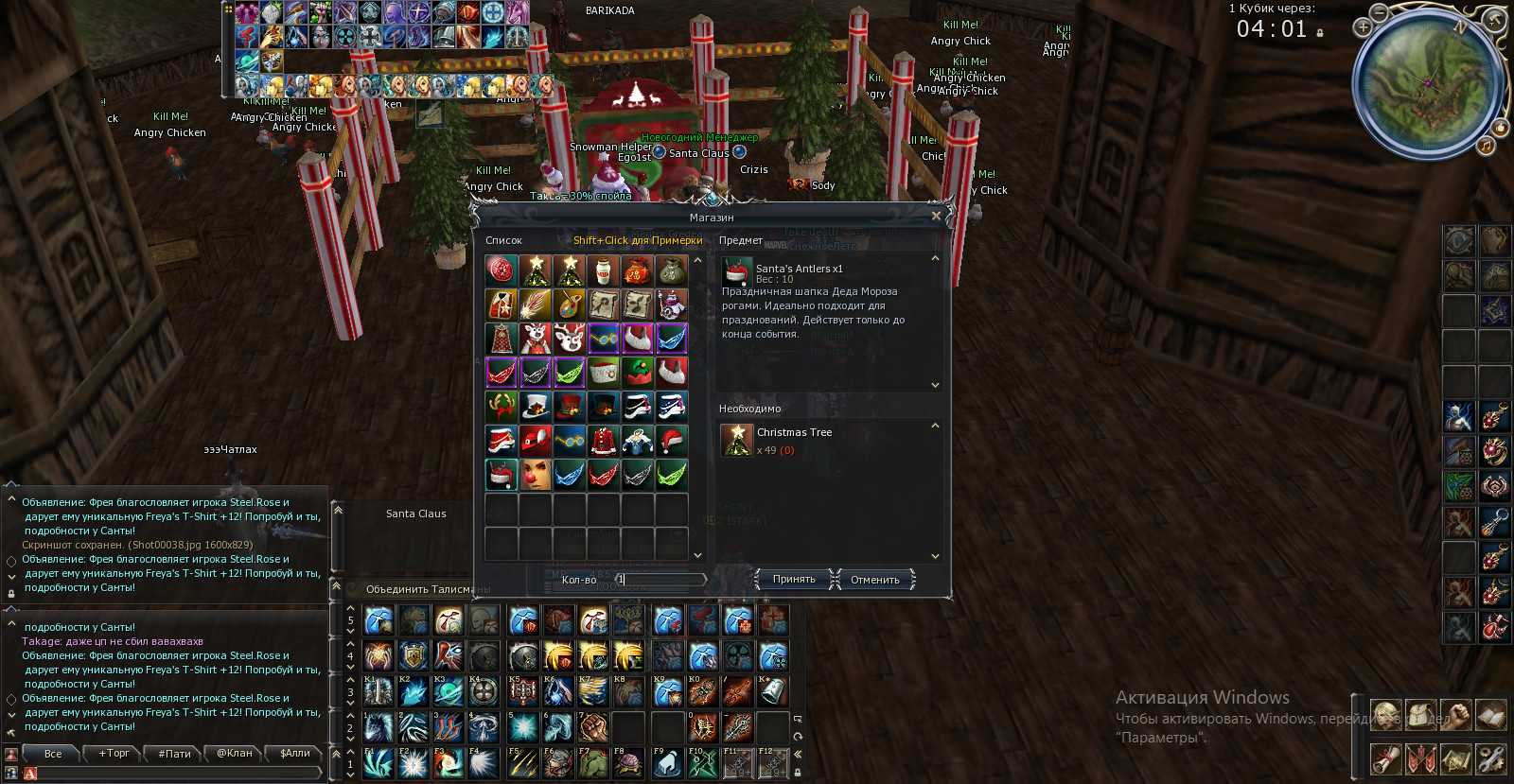Activate the fist skill on hotbar slot 7
Image resolution: width=1514 pixels, height=784 pixels.
coord(593,726)
